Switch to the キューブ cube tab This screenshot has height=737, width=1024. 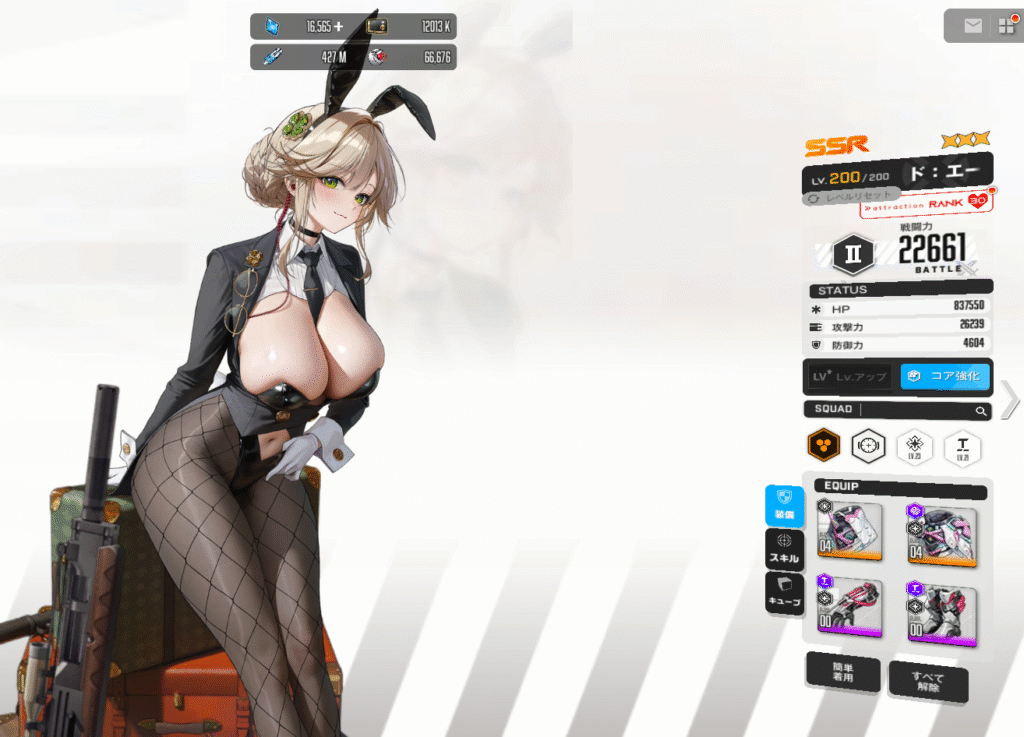[x=784, y=592]
